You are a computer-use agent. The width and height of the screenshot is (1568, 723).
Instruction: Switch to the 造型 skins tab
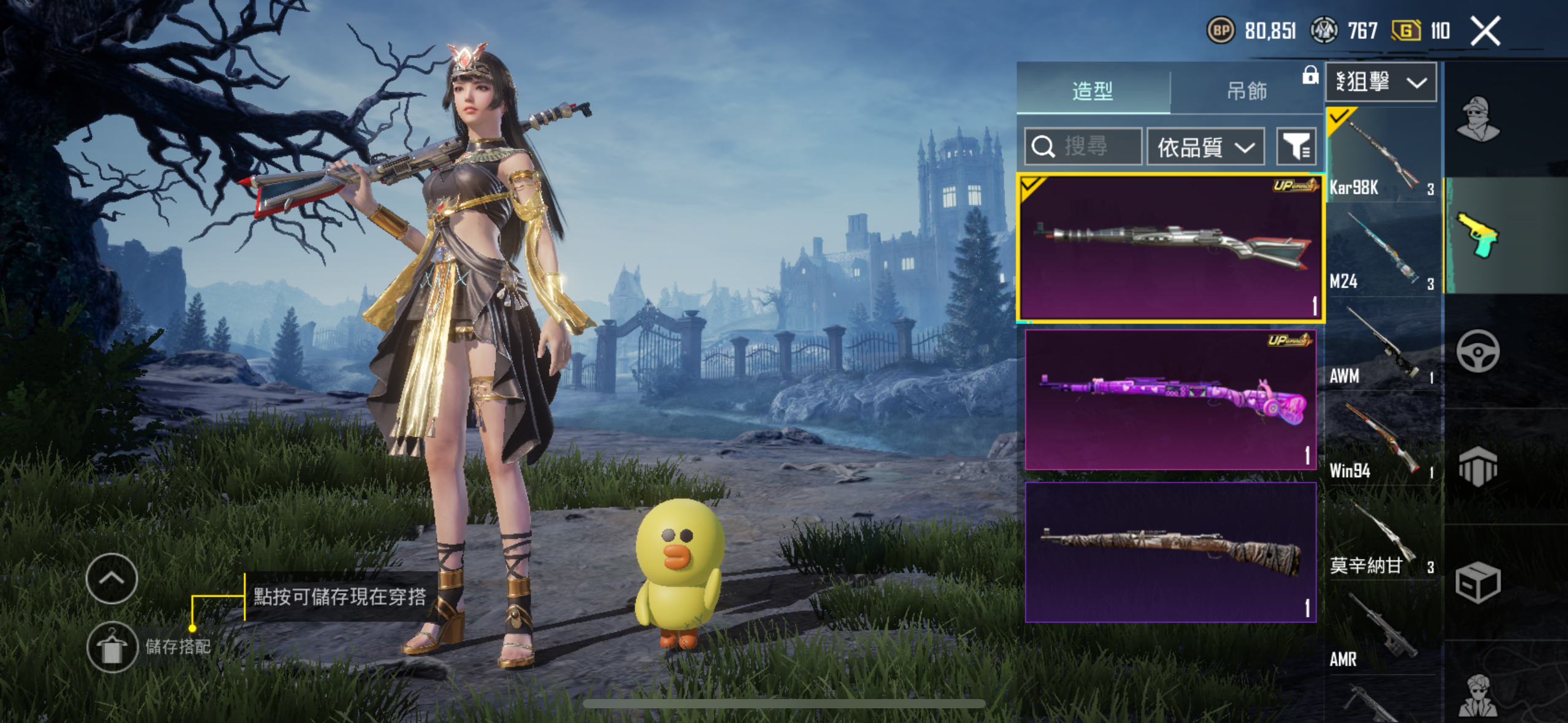1093,91
